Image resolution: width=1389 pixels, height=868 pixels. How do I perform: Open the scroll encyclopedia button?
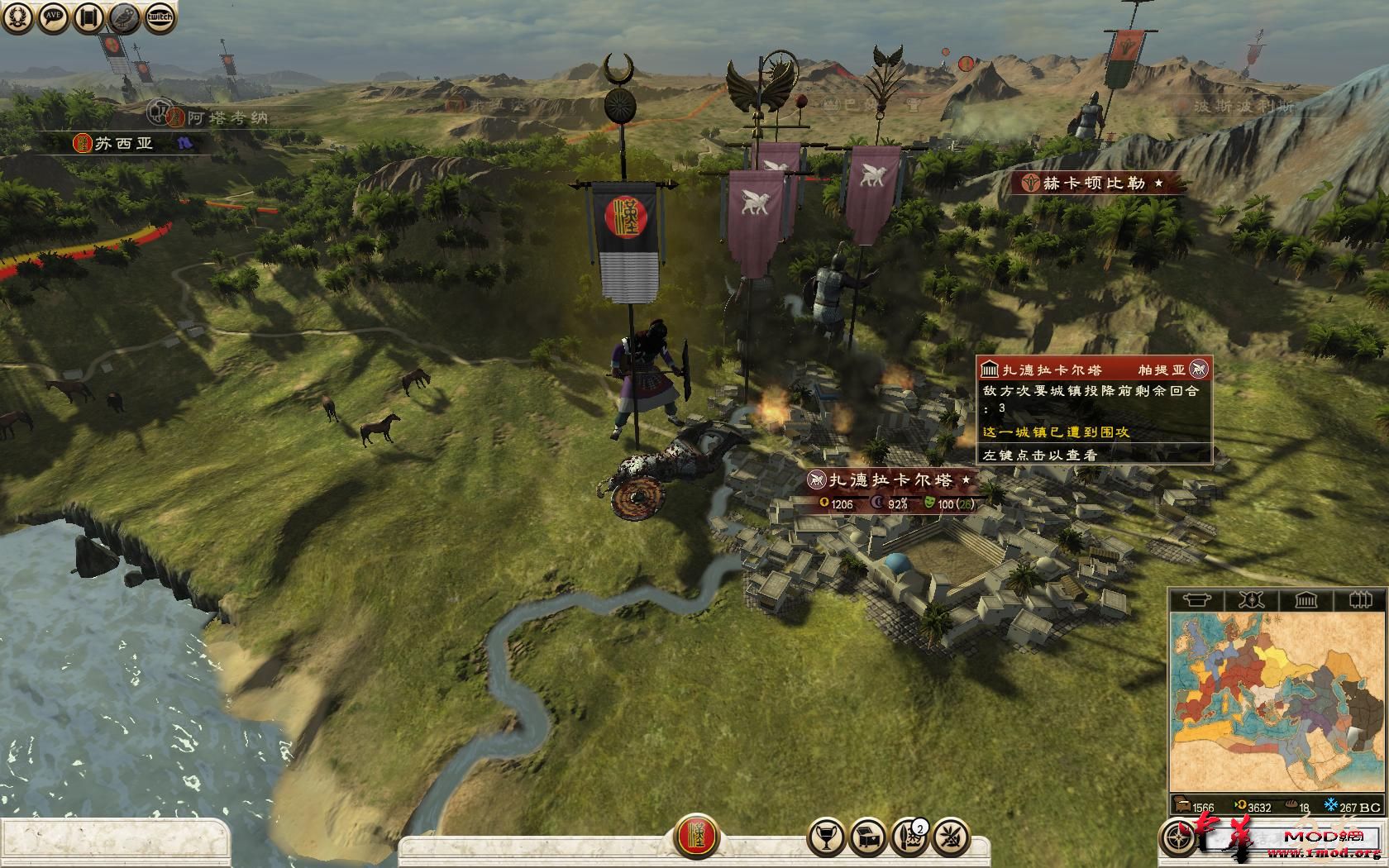(89, 17)
